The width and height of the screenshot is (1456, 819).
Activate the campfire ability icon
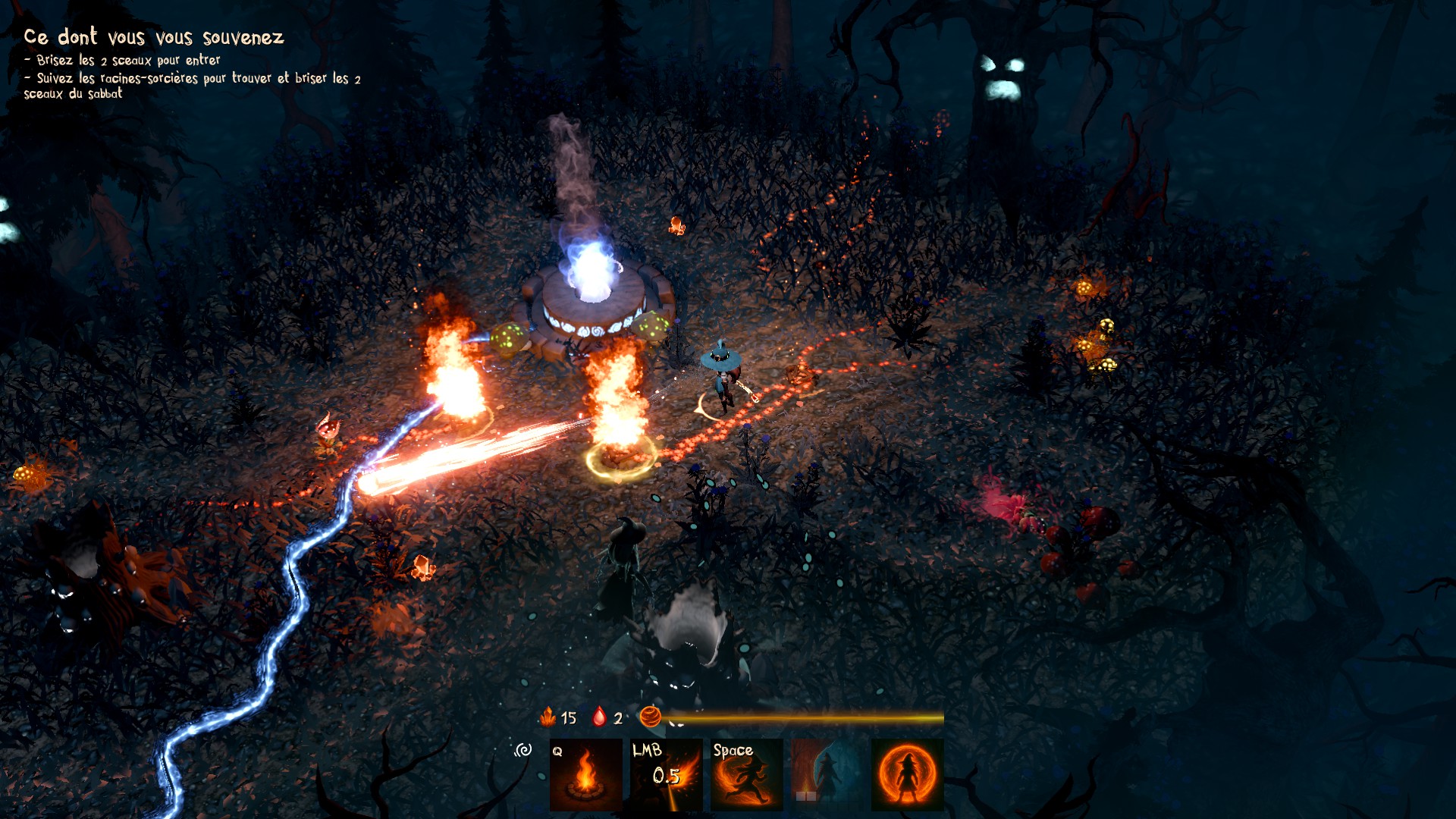(585, 774)
